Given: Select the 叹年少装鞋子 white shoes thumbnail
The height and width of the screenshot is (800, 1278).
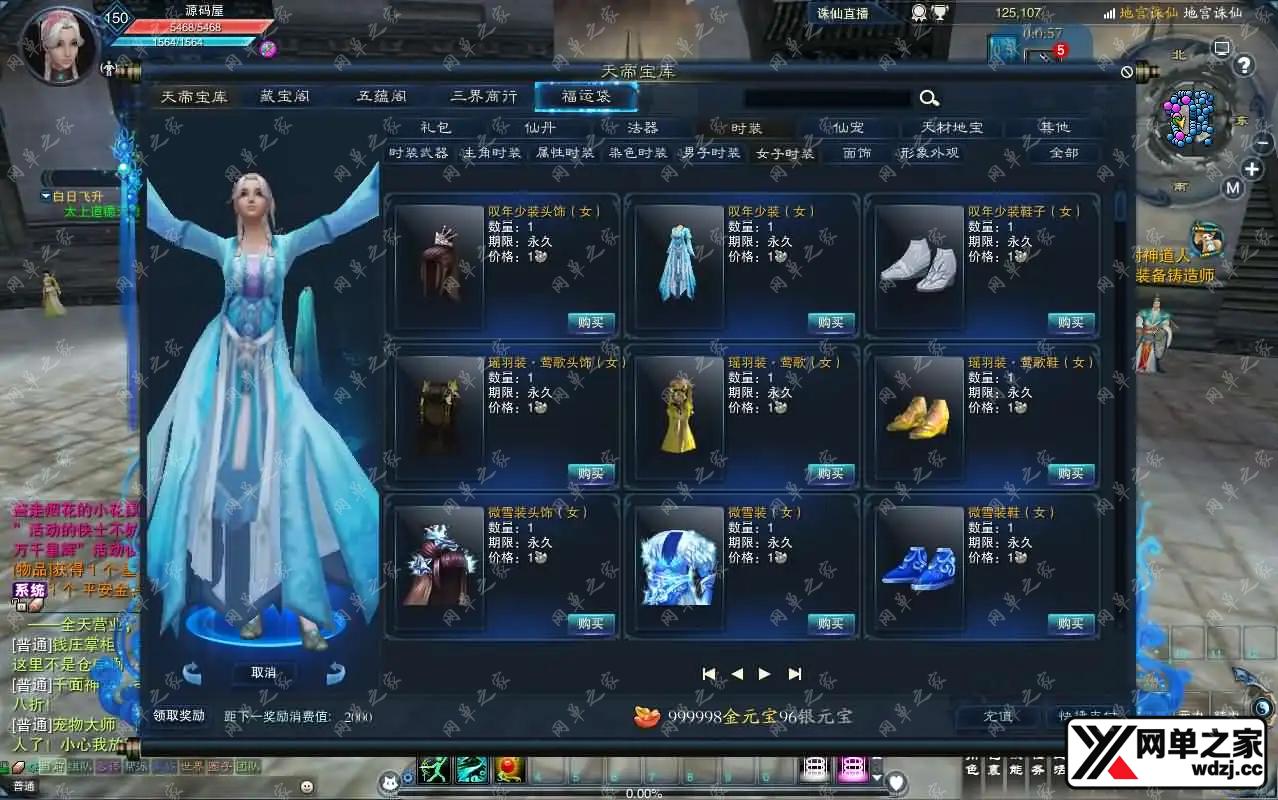Looking at the screenshot, I should pos(919,267).
